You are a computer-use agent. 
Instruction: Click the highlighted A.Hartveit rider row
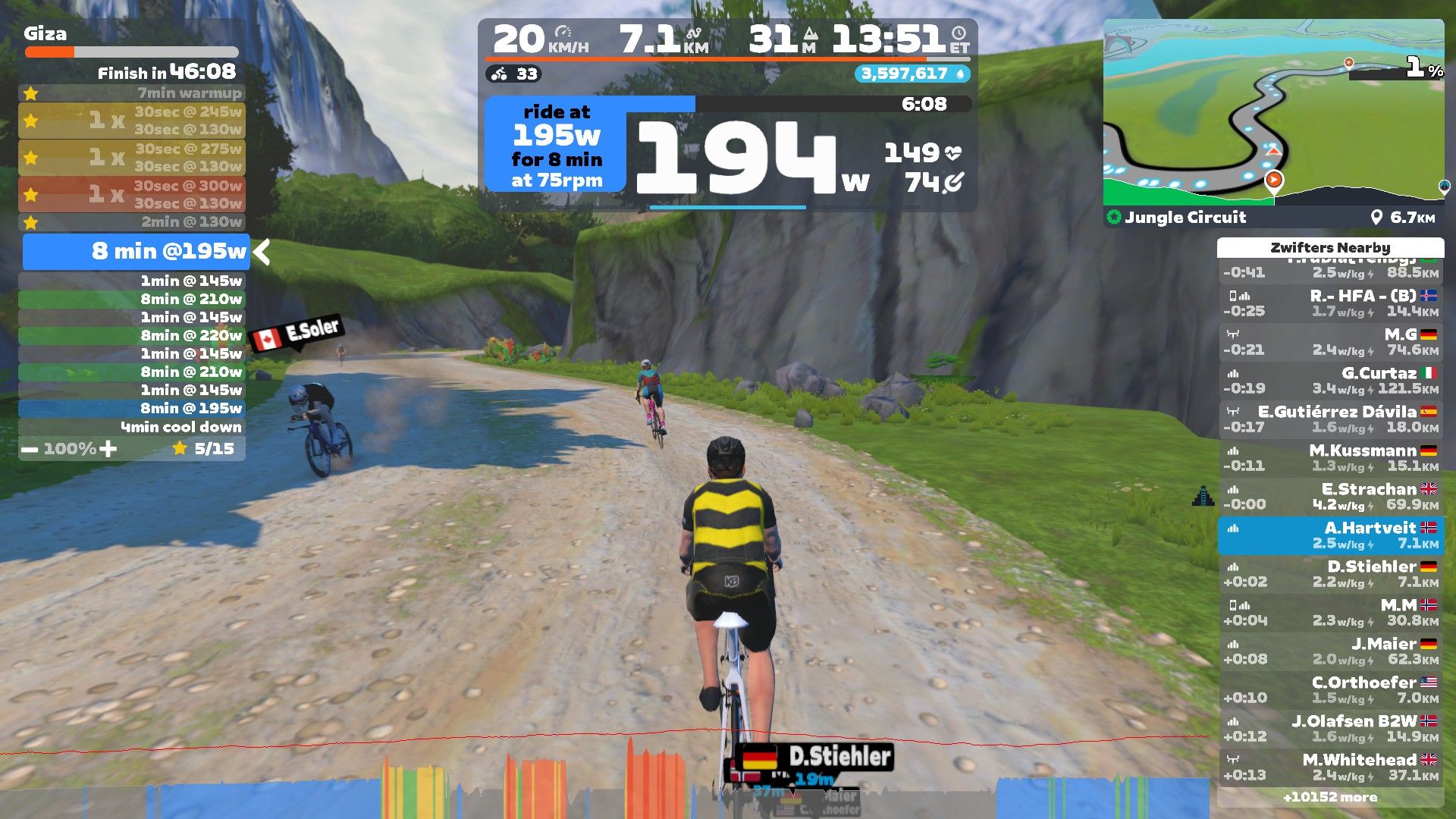(1331, 535)
